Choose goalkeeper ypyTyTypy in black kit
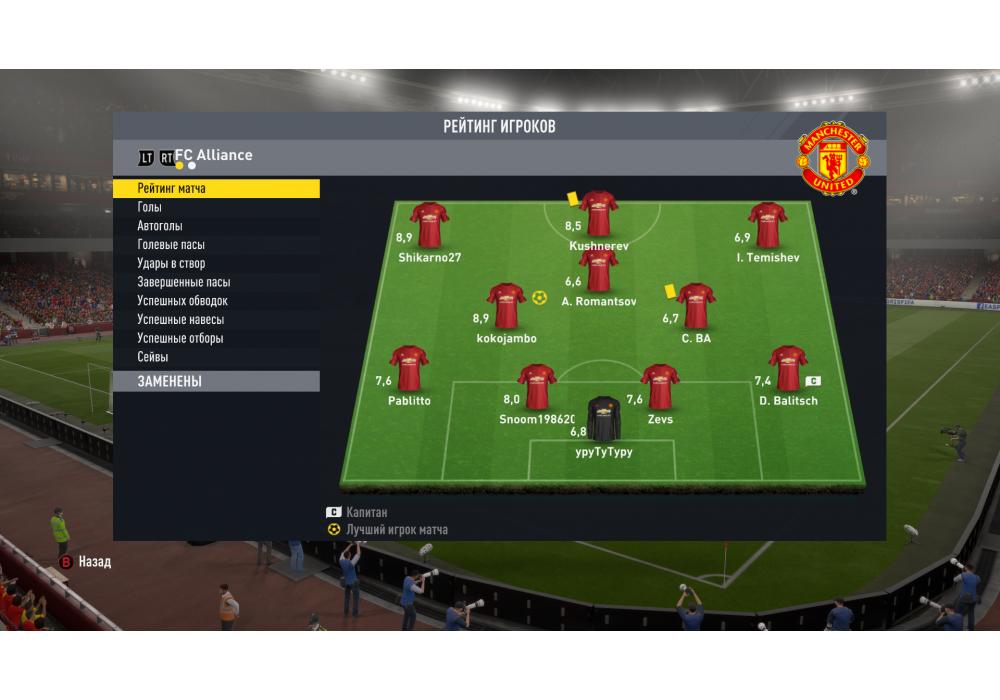The height and width of the screenshot is (700, 1000). click(x=603, y=420)
